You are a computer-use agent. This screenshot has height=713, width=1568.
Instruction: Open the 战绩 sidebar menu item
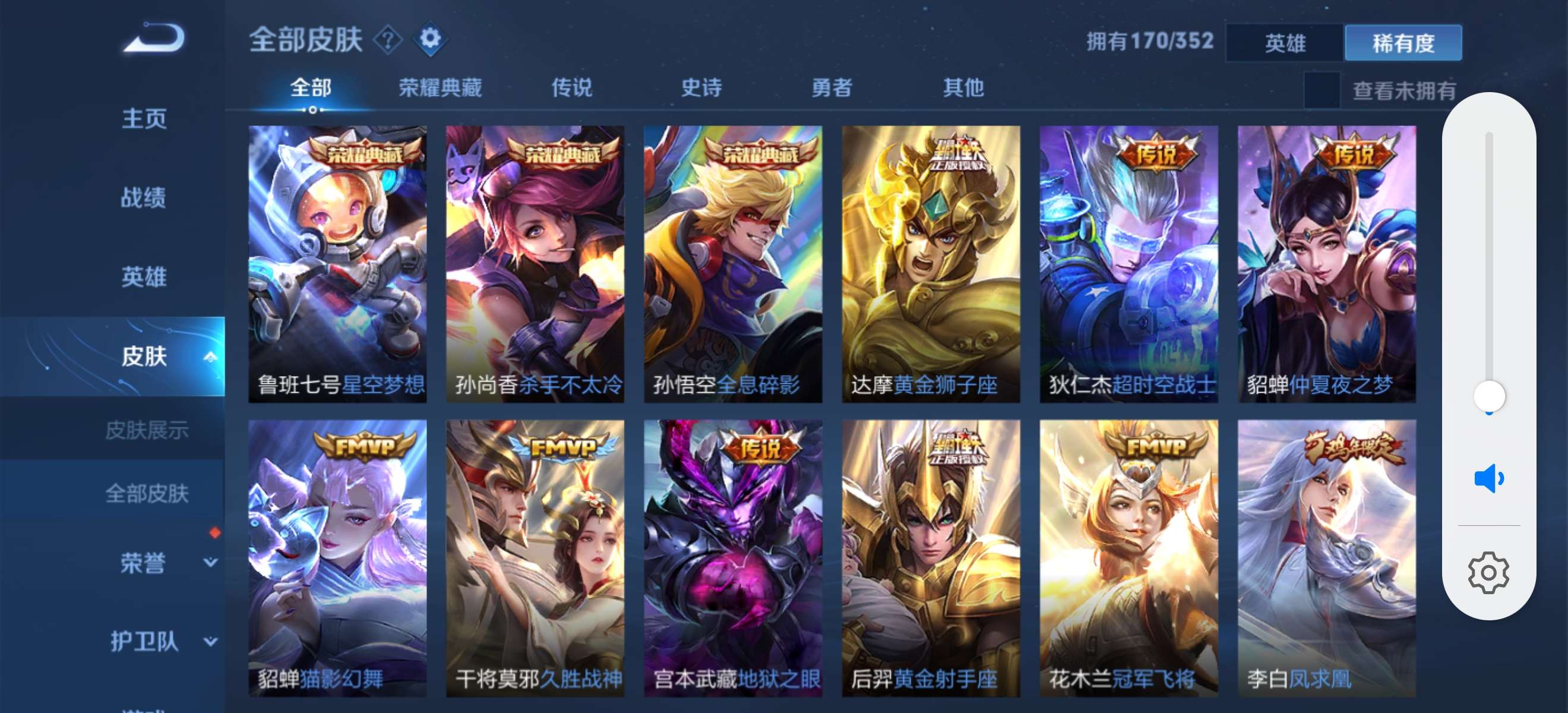coord(144,198)
